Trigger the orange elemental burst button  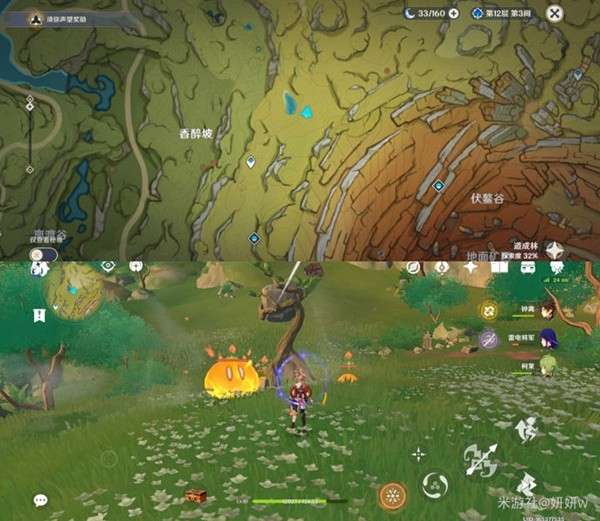392,495
